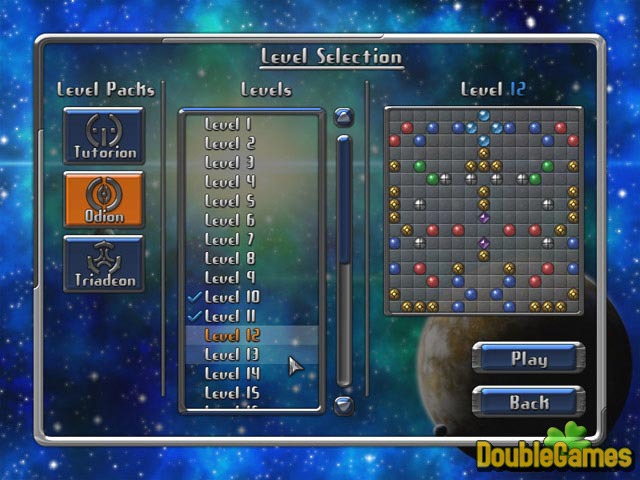Choose Level 14 from the list
This screenshot has height=480, width=640.
(231, 373)
